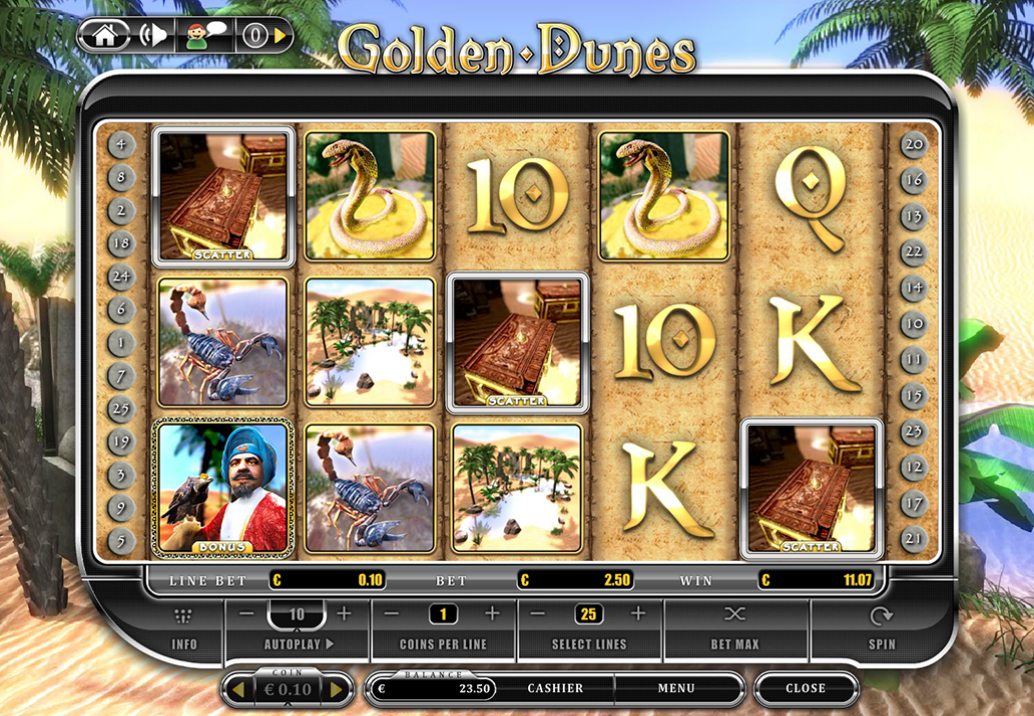Screen dimensions: 1034x716
Task: Lower the coin value with left arrow
Action: click(x=238, y=689)
